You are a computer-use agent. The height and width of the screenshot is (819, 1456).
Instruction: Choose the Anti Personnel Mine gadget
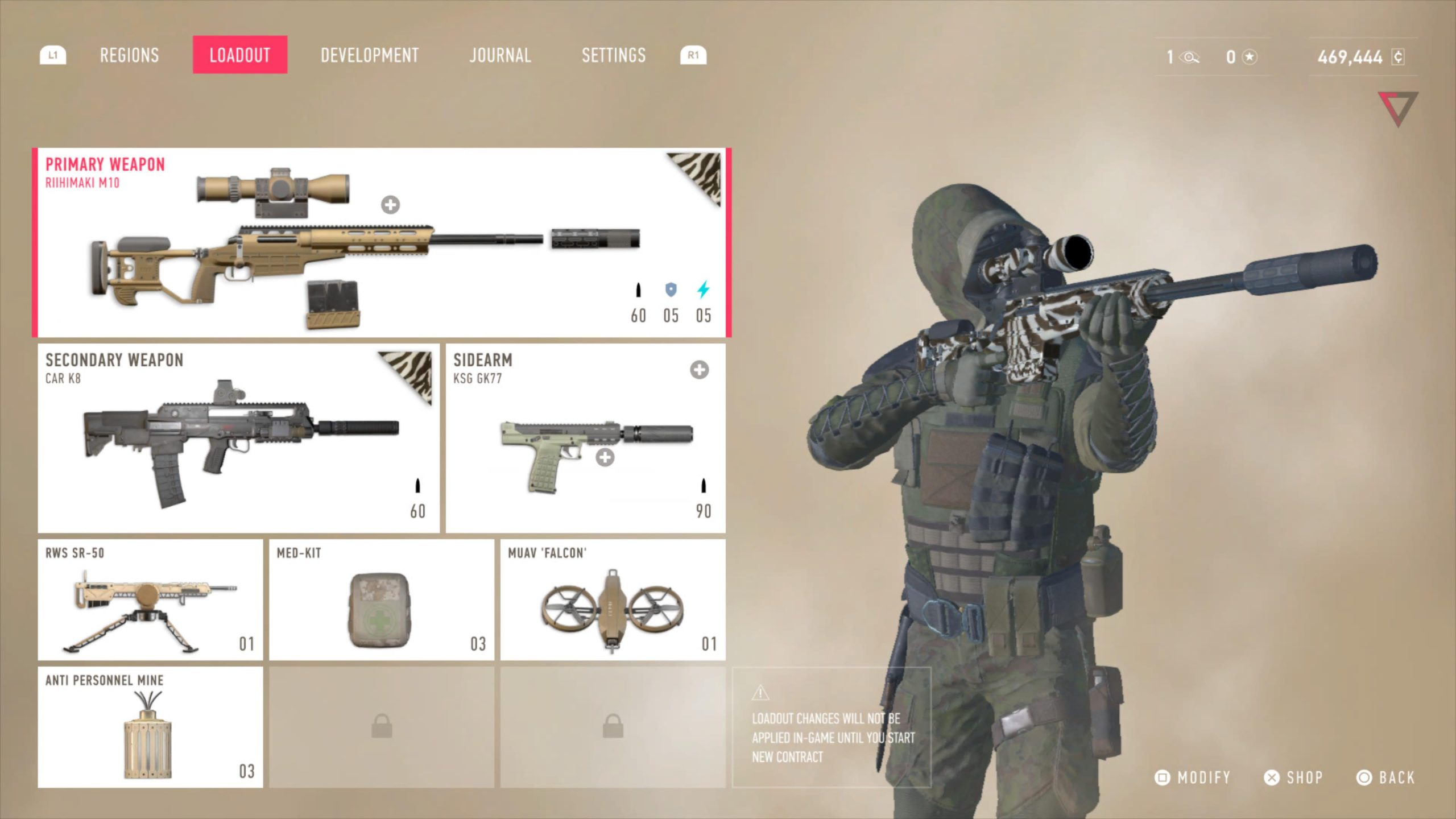tap(150, 728)
